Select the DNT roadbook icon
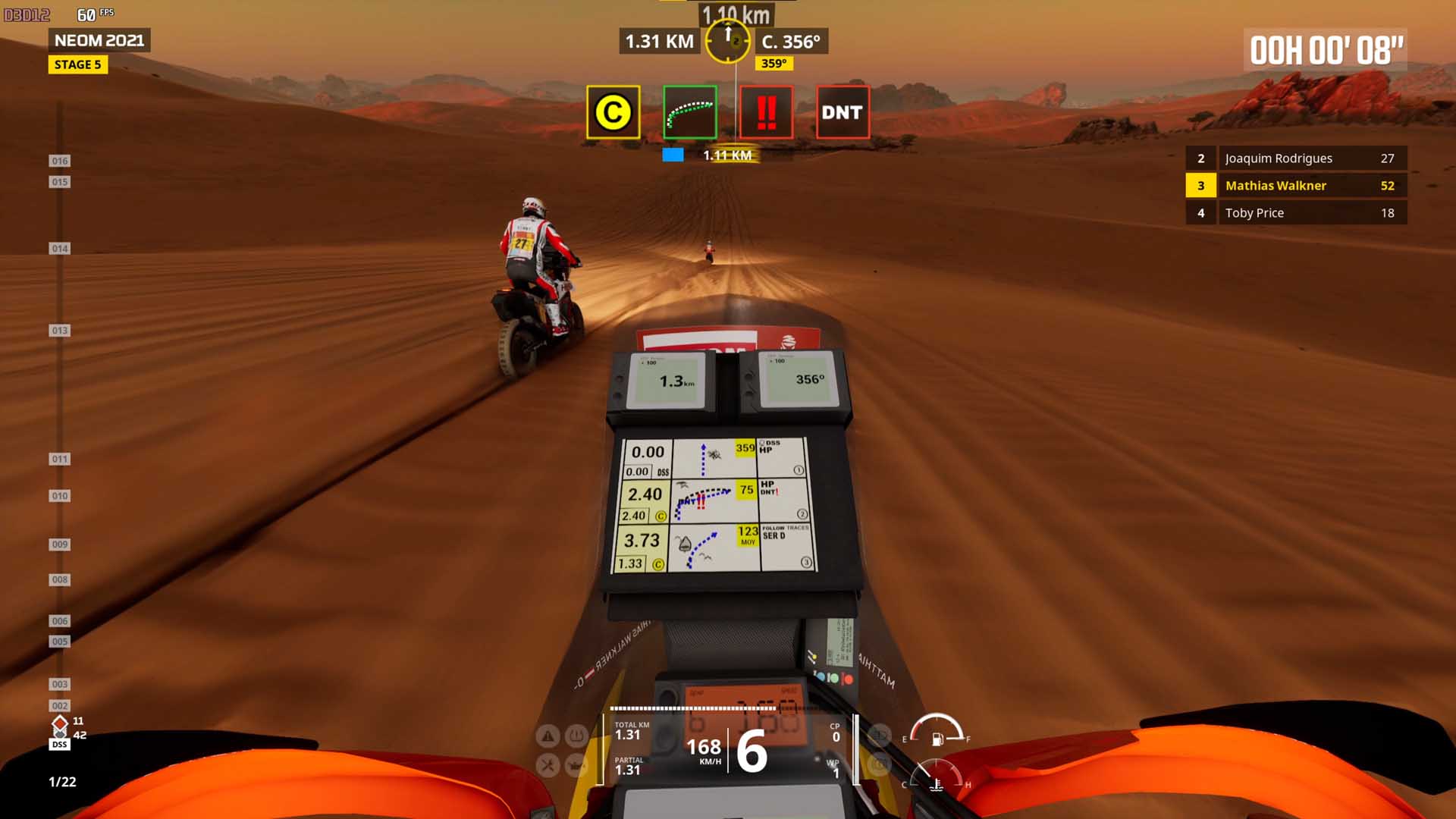The height and width of the screenshot is (819, 1456). (x=842, y=112)
